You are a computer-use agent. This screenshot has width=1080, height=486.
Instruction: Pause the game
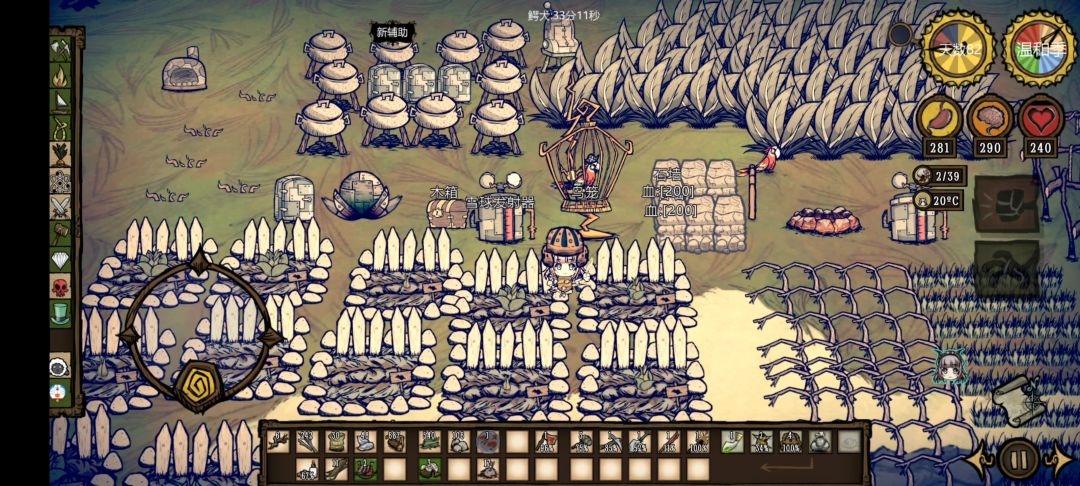click(1018, 460)
